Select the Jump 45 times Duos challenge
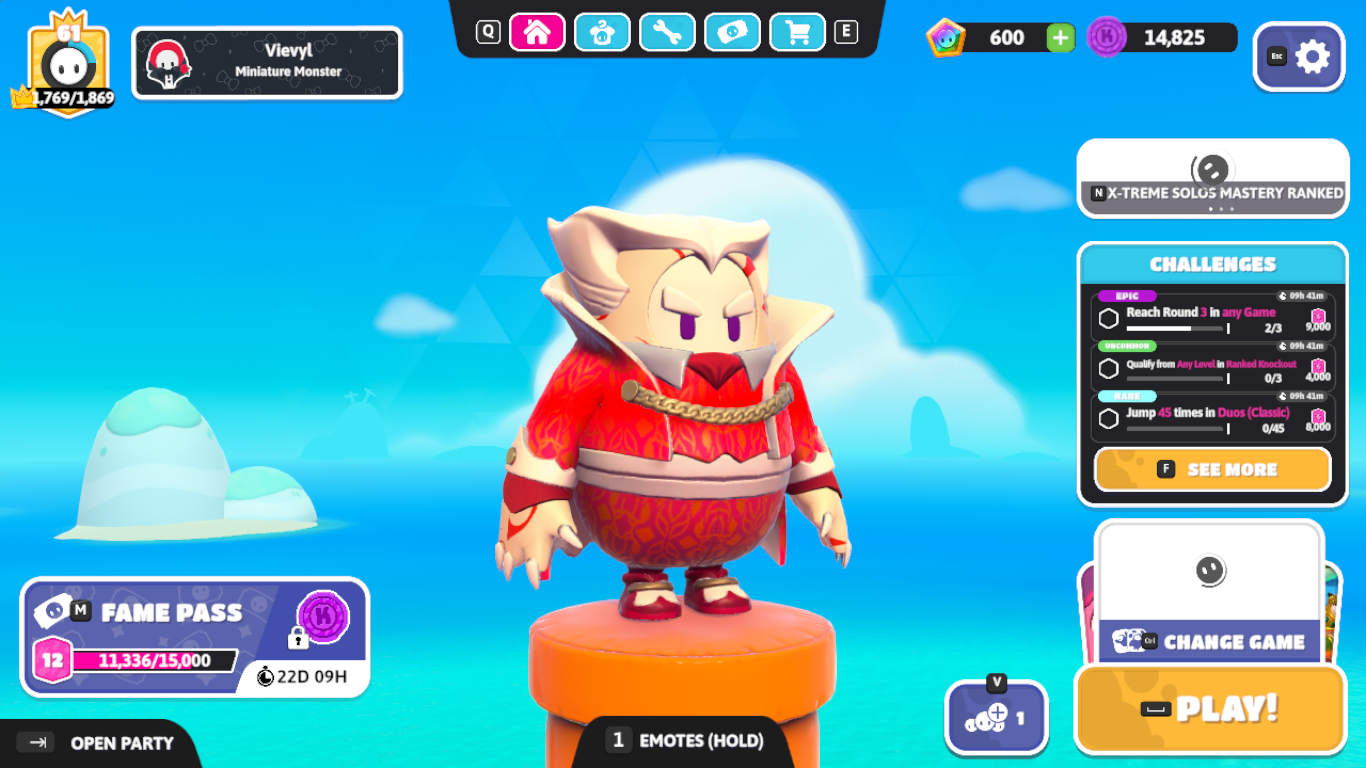Viewport: 1366px width, 768px height. click(1213, 418)
